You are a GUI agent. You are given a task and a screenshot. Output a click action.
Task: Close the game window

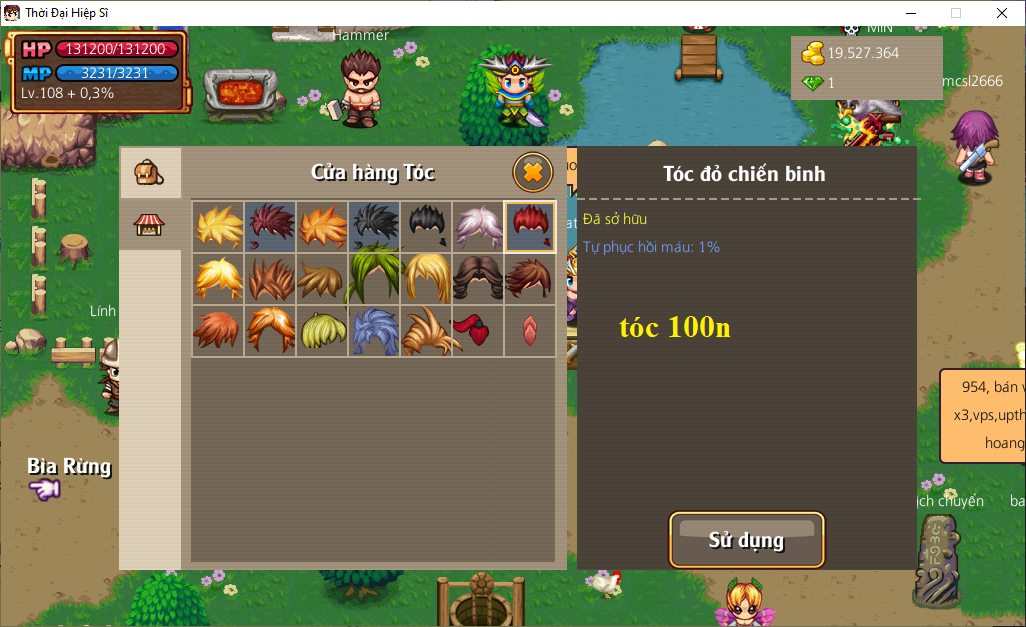(x=1001, y=13)
